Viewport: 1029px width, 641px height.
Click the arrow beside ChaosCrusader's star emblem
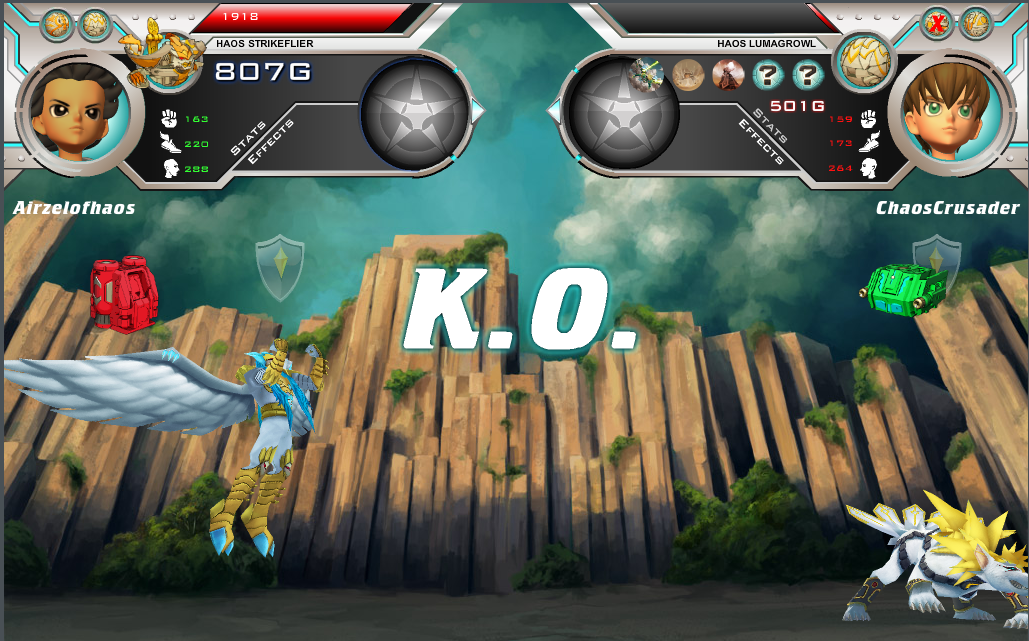[x=554, y=112]
